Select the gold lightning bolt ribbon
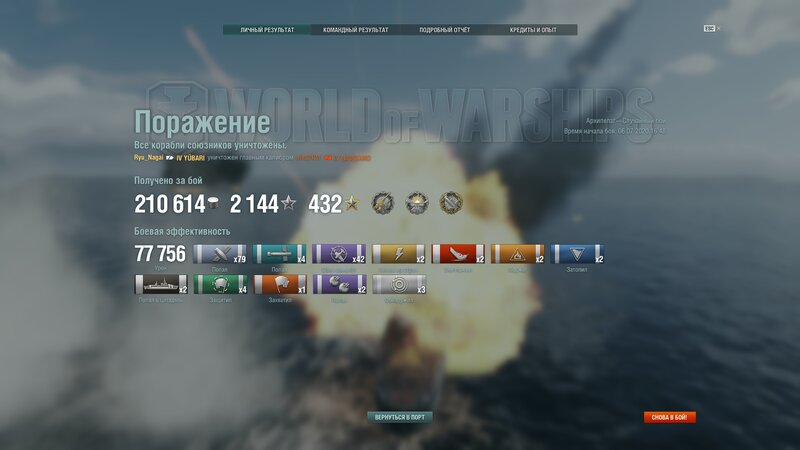 (x=398, y=255)
